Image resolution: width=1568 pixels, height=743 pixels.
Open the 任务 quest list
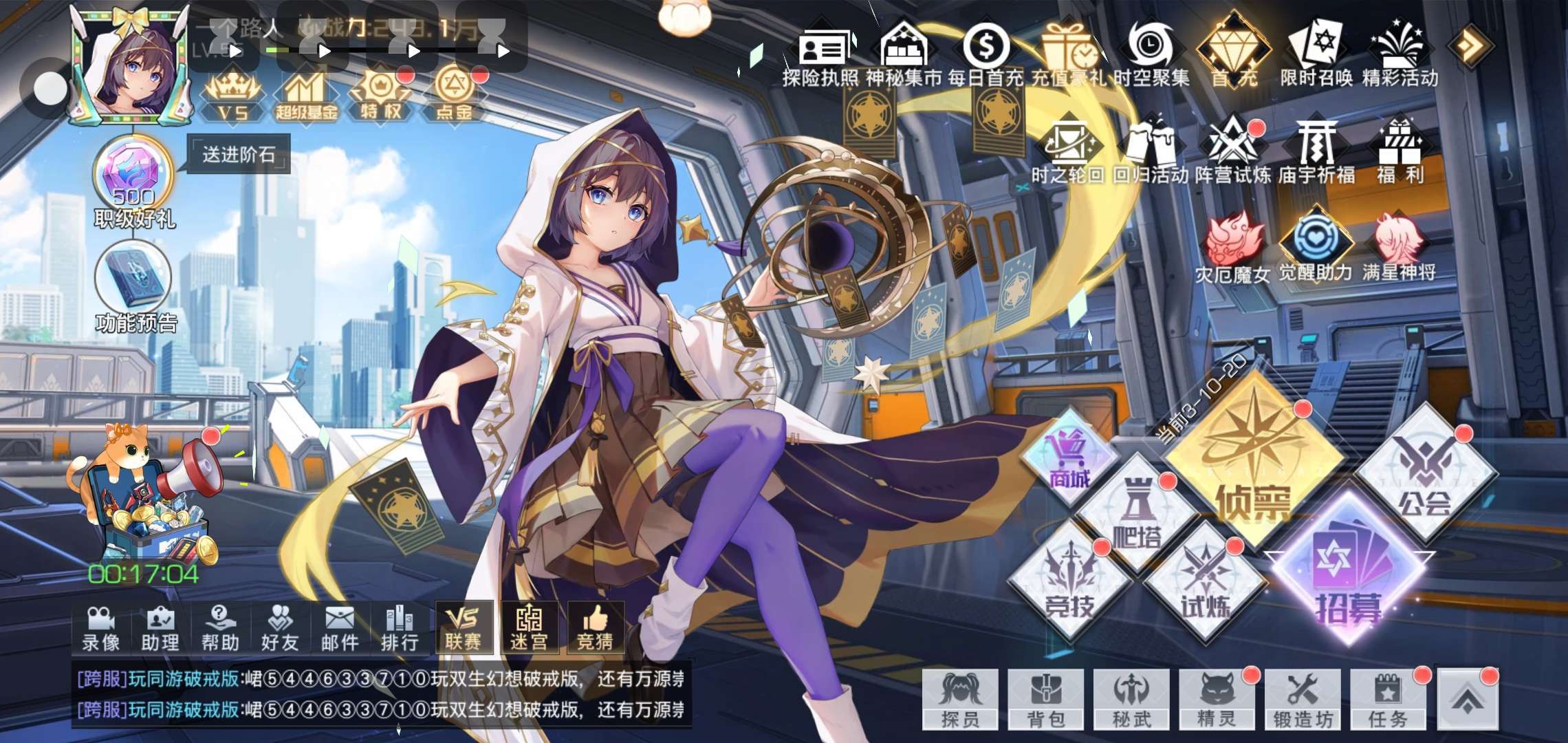coord(1388,700)
